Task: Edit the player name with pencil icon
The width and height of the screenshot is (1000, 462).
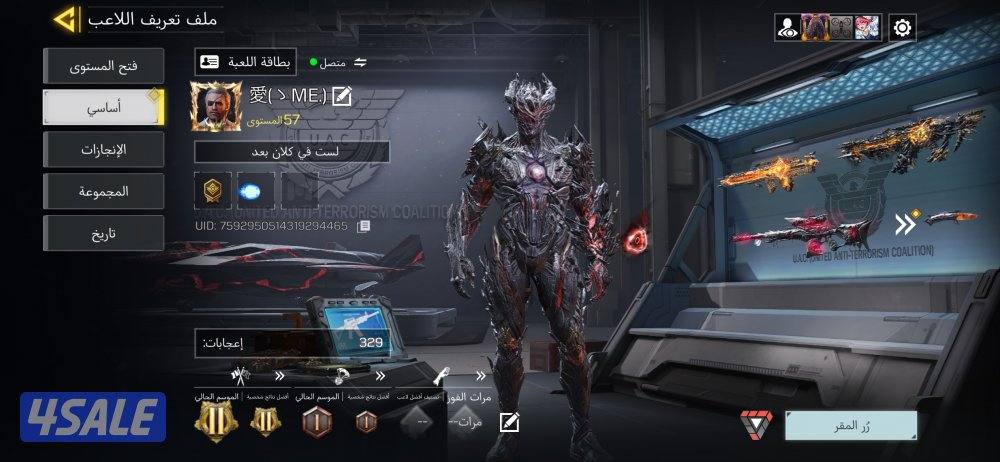Action: coord(342,96)
